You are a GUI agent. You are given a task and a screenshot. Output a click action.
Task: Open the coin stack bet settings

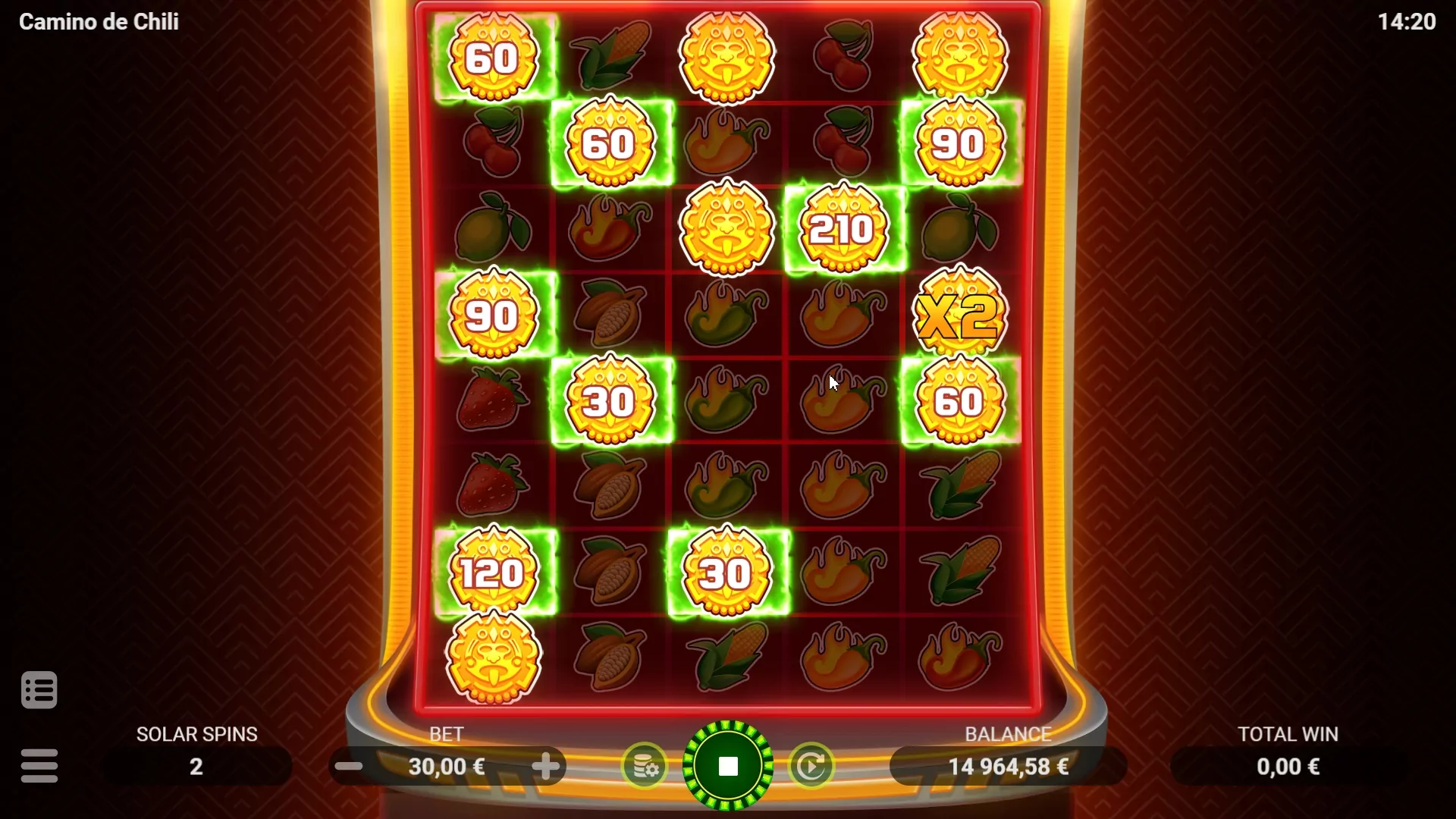pos(645,767)
